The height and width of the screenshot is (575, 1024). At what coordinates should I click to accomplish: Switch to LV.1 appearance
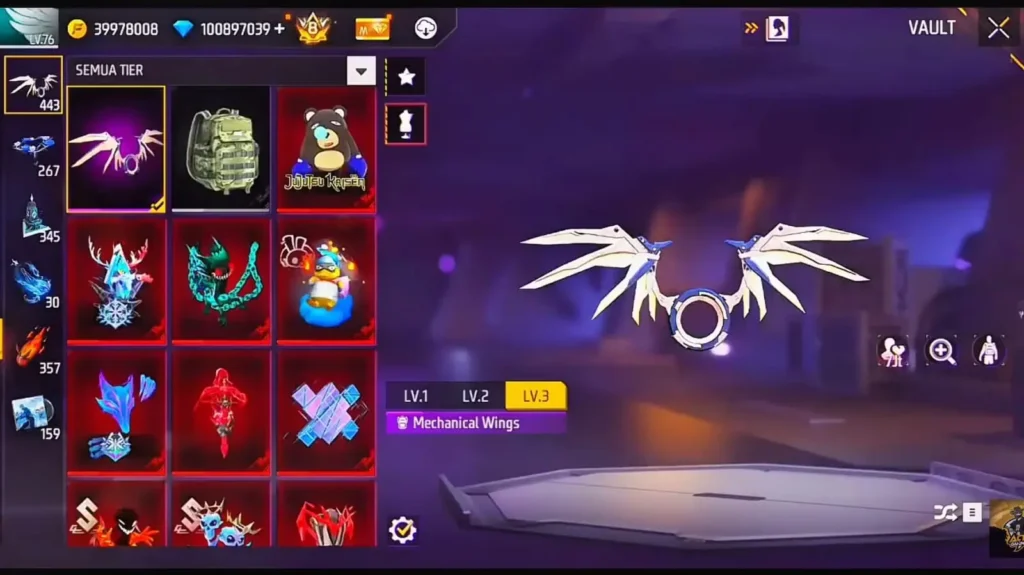click(416, 396)
